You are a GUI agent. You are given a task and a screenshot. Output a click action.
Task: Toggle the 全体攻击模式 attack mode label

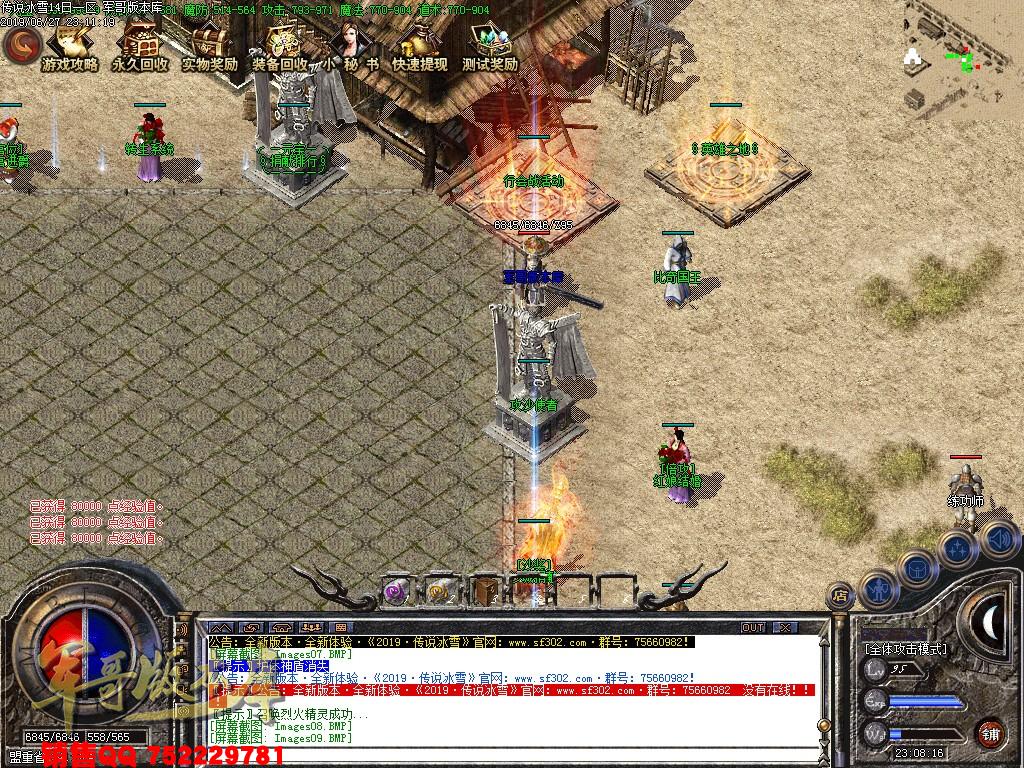(905, 648)
